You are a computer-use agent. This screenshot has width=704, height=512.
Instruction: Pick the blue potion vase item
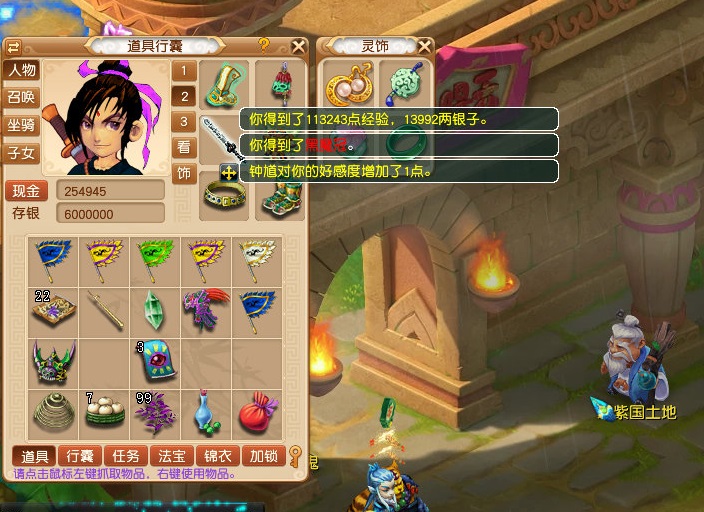206,411
